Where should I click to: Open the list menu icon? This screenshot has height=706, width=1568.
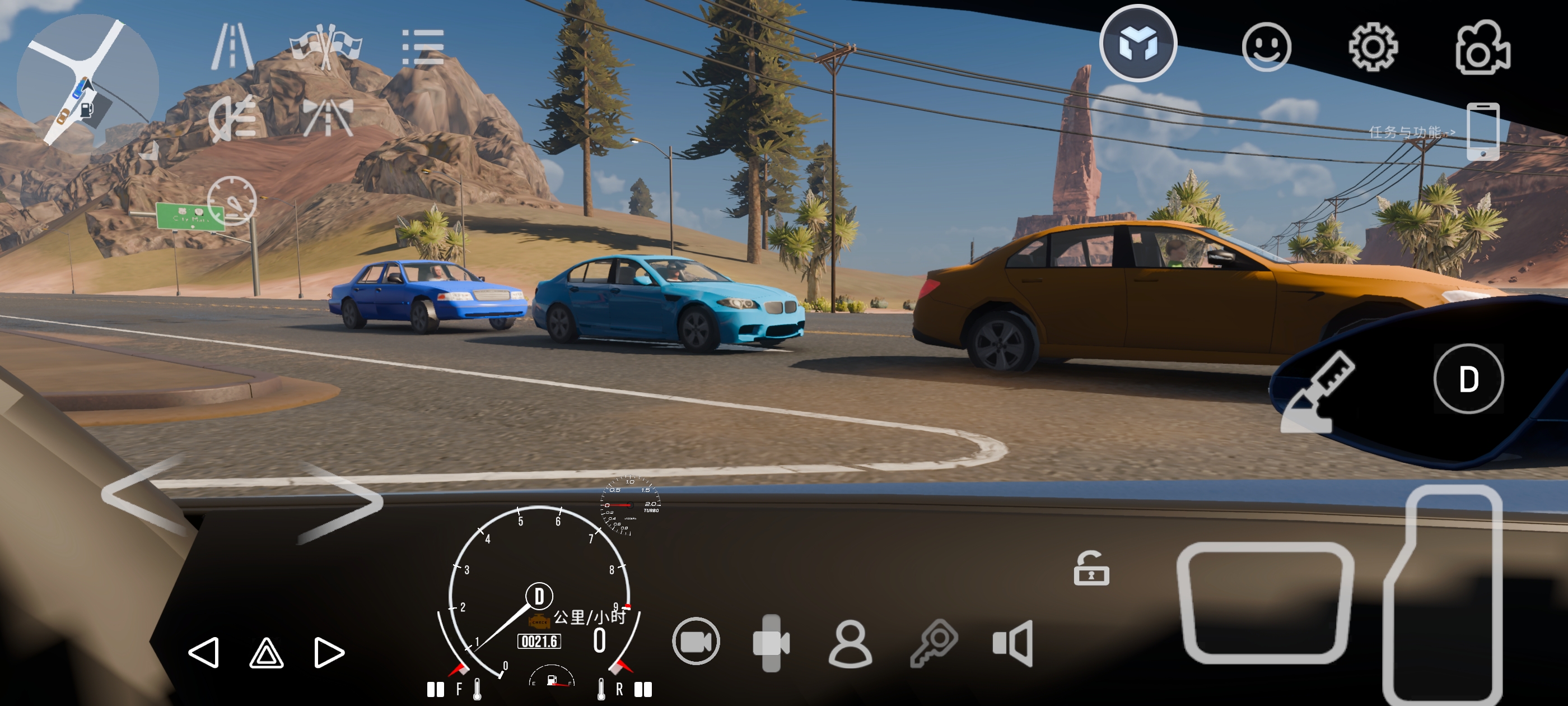[x=422, y=48]
